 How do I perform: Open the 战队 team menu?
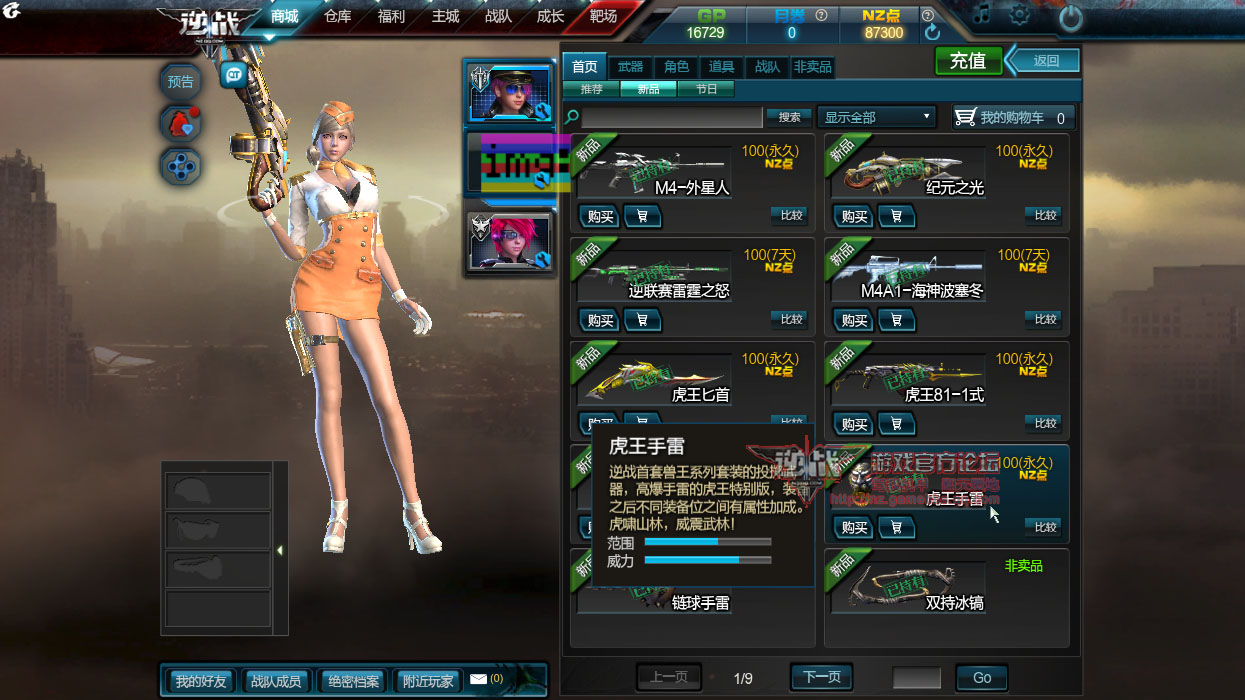pyautogui.click(x=498, y=17)
